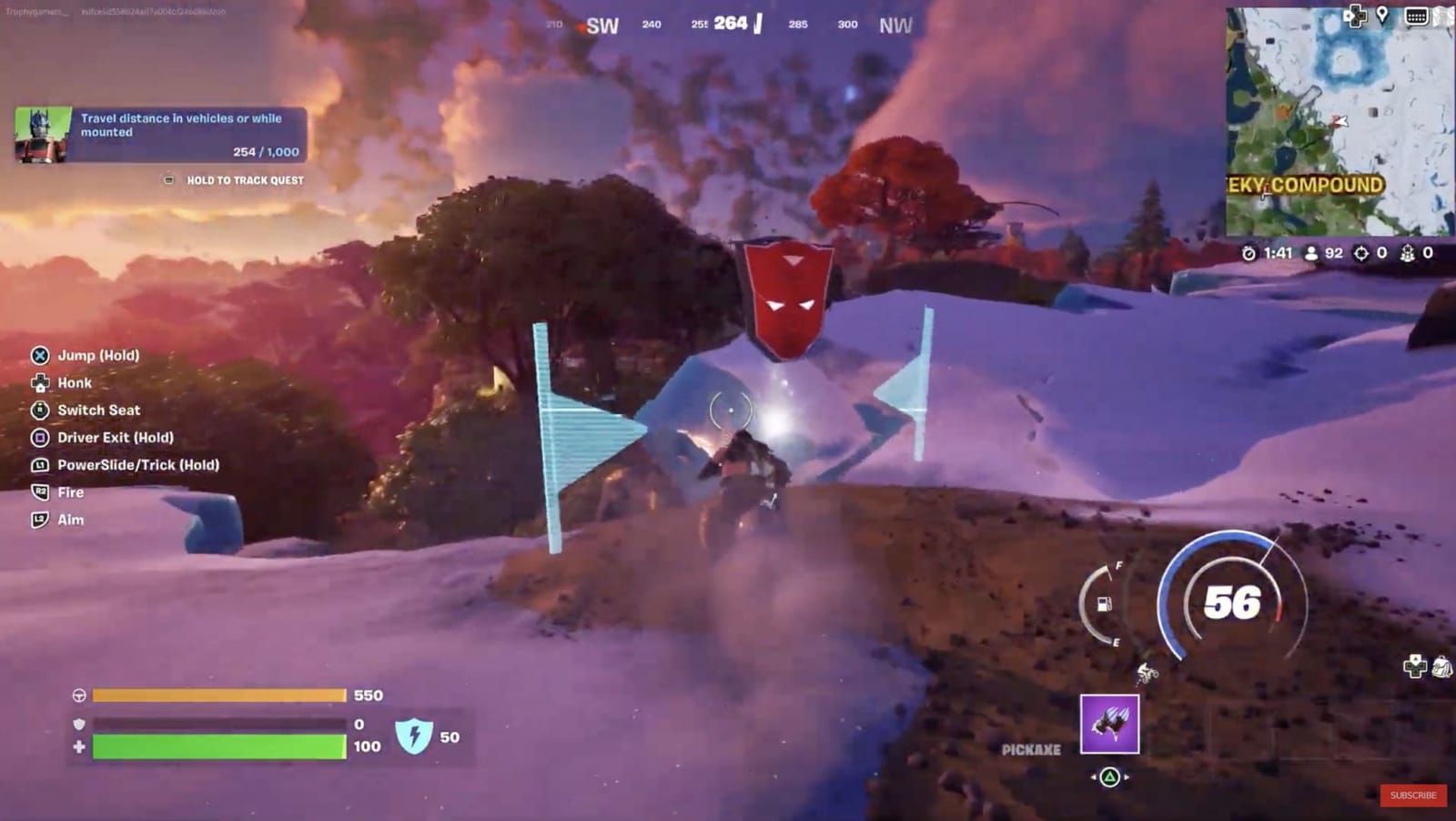
Task: Select the keyboard icon near the minimap
Action: click(1416, 16)
